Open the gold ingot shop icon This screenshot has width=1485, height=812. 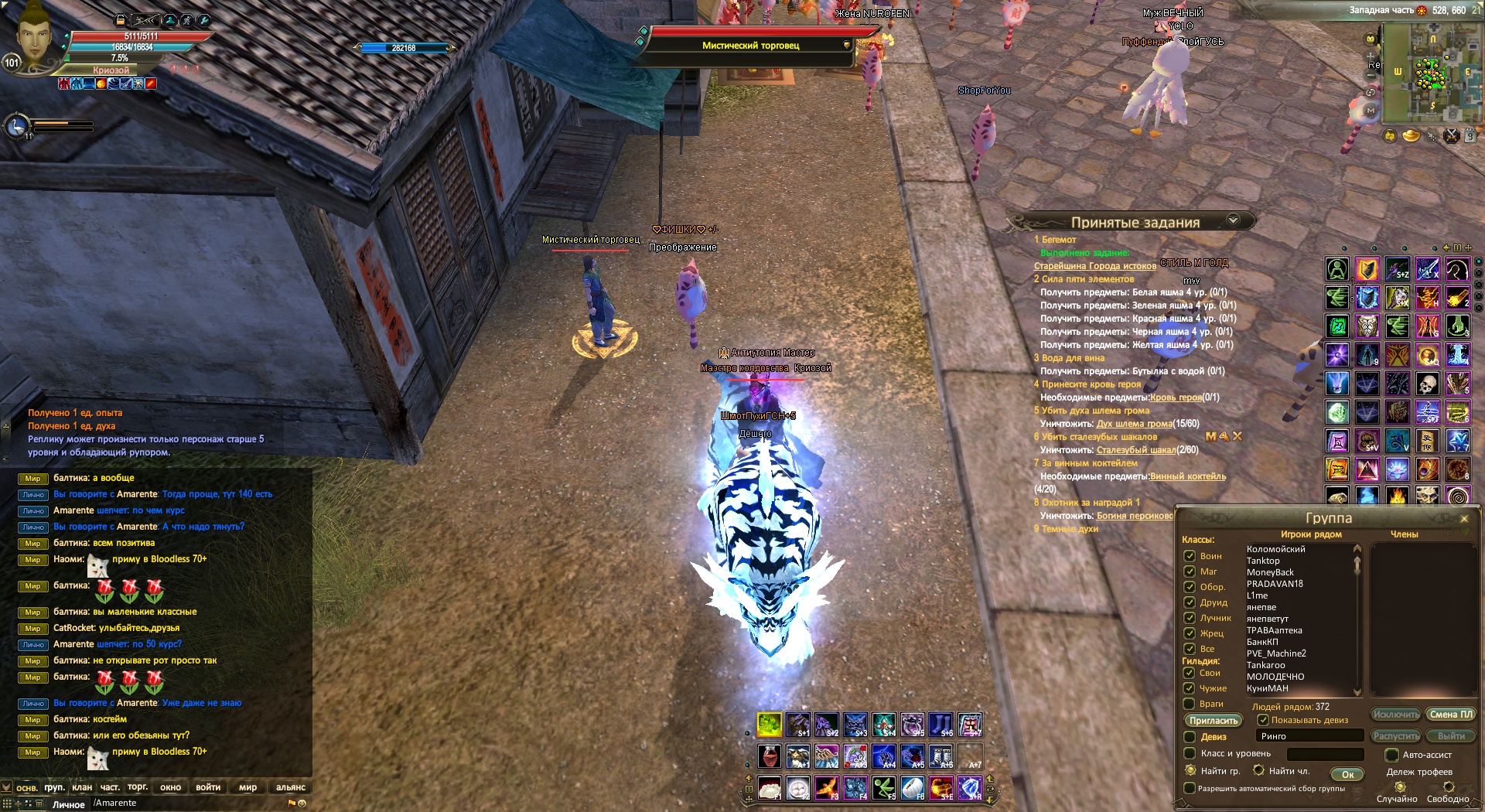point(1412,136)
